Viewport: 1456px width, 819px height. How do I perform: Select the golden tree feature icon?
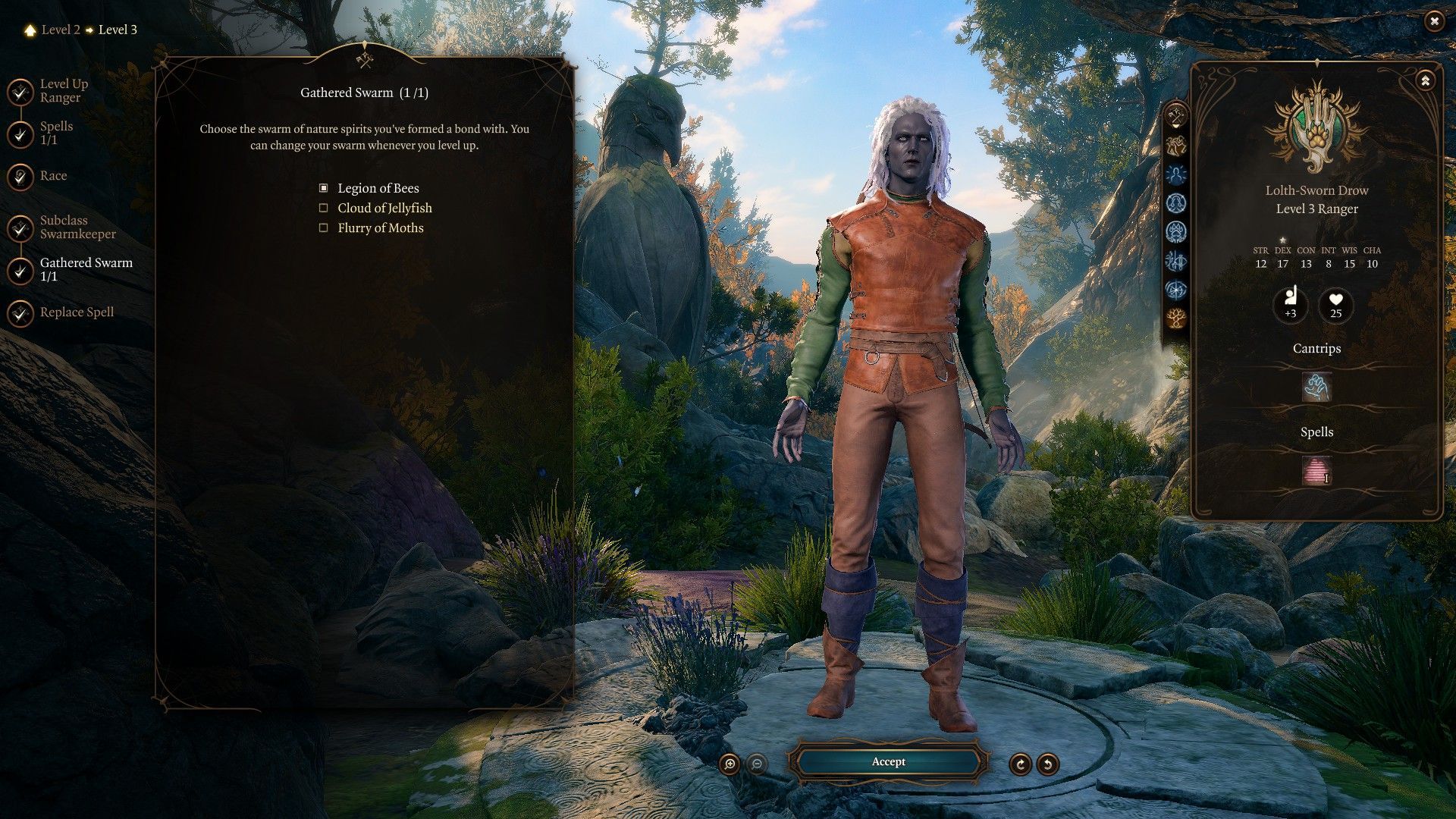pos(1176,318)
